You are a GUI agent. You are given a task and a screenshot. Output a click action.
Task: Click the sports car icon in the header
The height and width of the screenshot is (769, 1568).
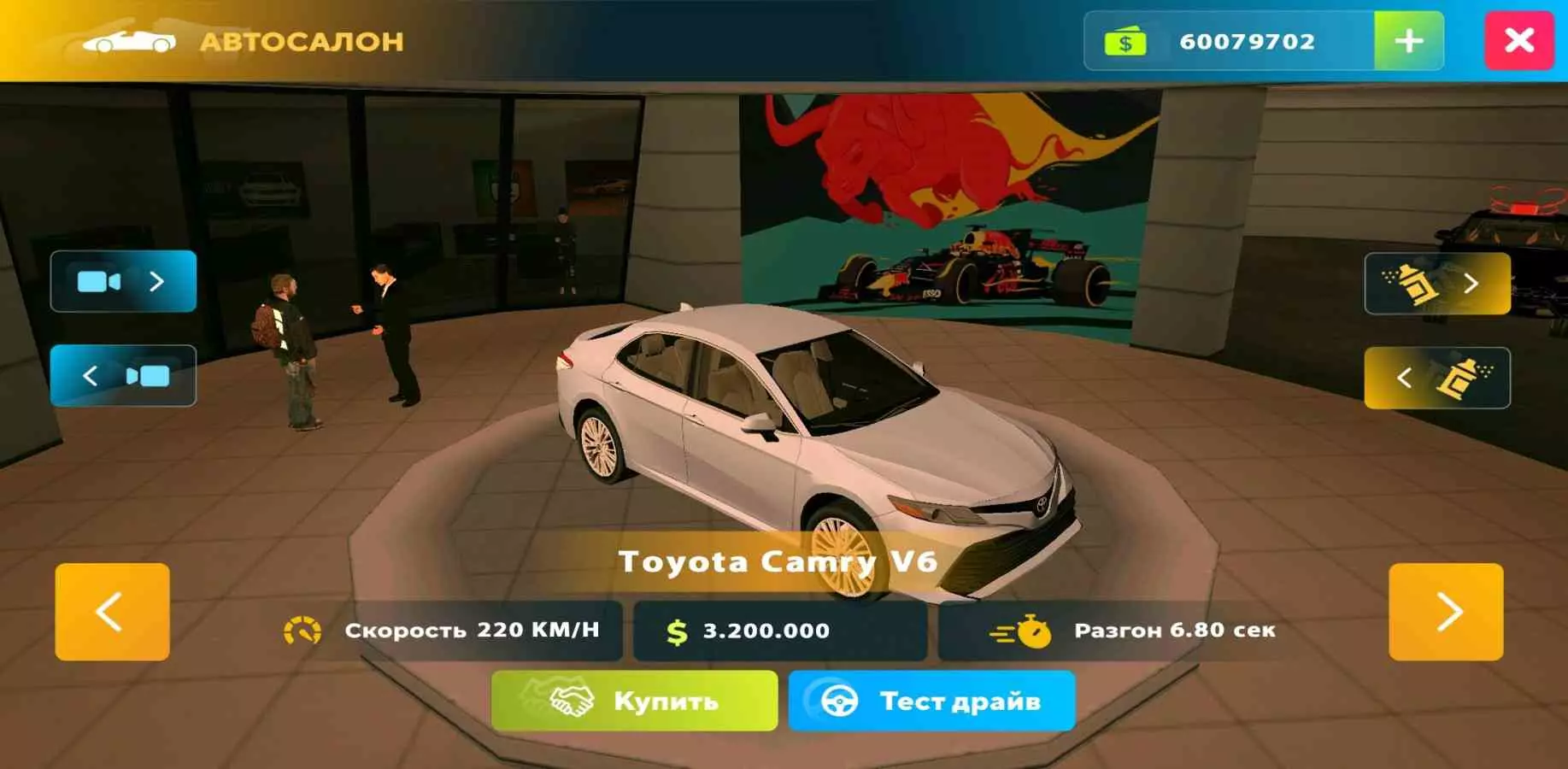126,40
